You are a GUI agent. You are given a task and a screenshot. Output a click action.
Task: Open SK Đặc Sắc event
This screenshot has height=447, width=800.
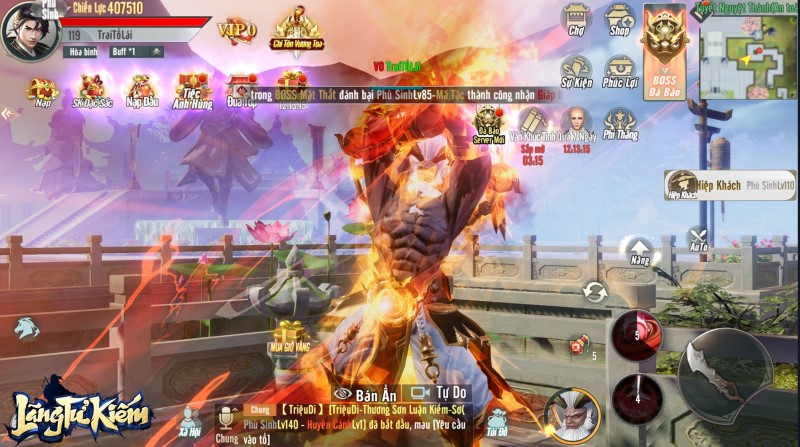[x=92, y=91]
